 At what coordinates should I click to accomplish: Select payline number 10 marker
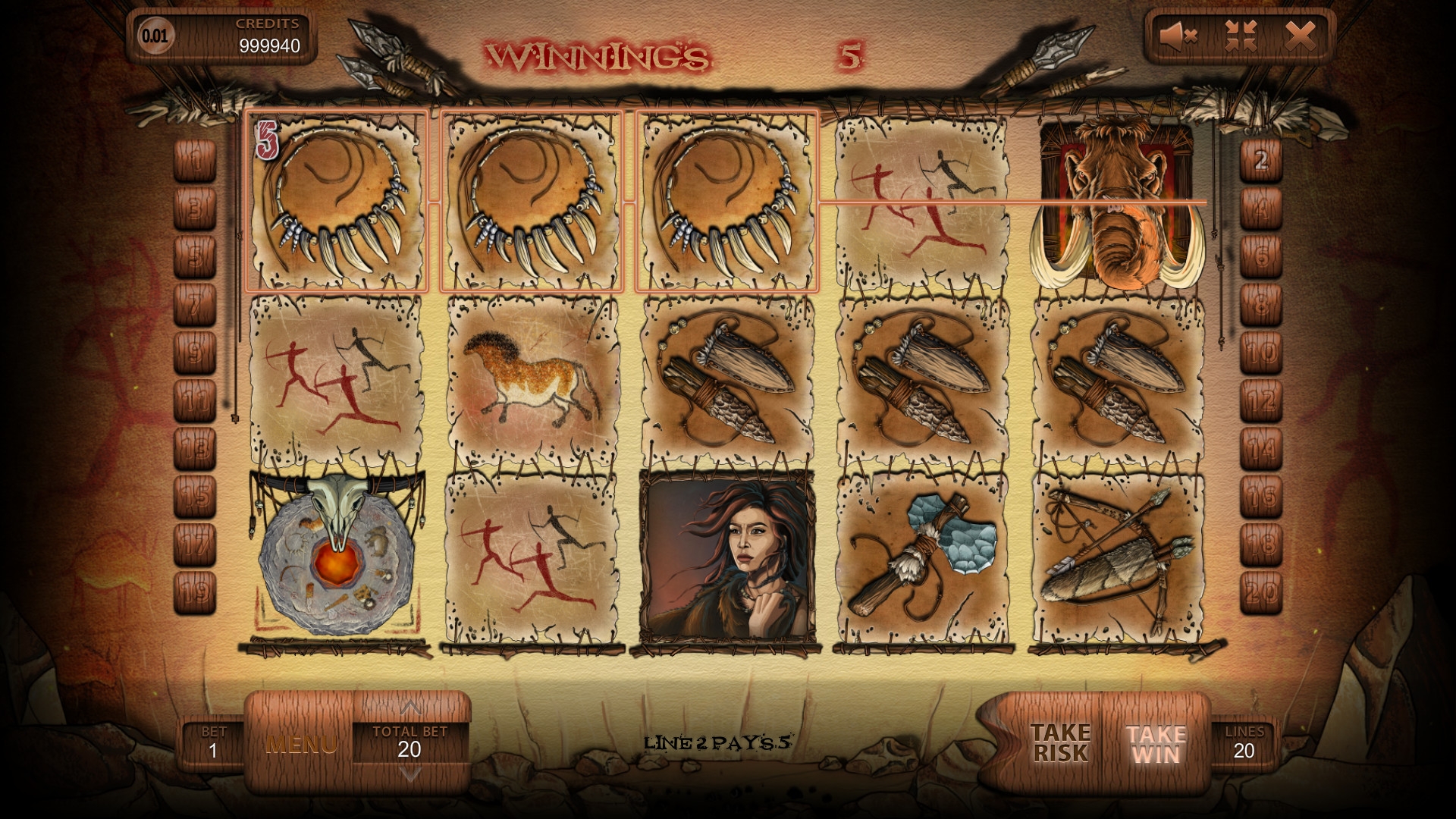point(1260,353)
